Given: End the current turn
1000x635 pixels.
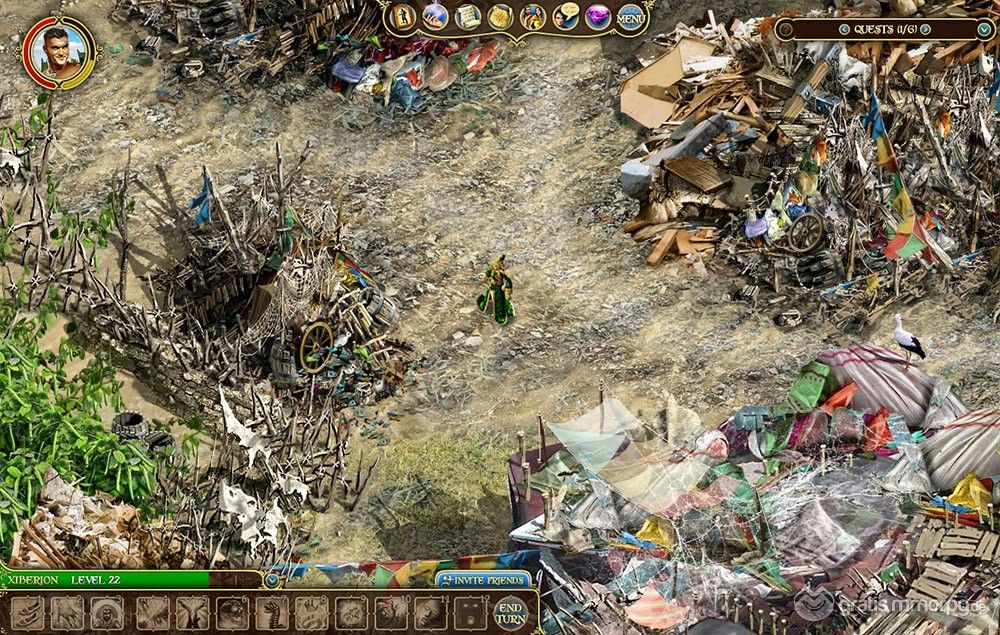Looking at the screenshot, I should coord(510,612).
